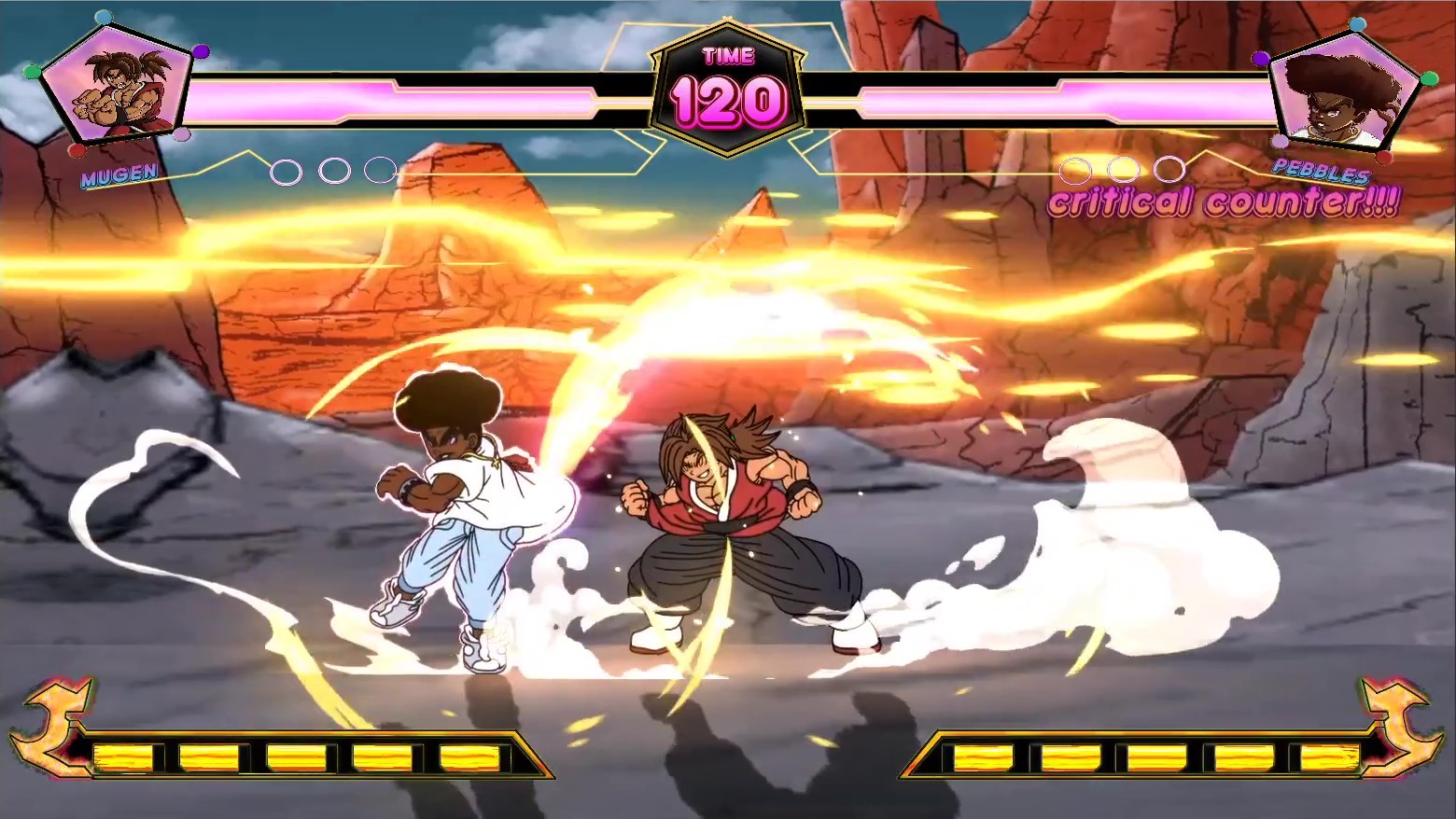Click the teal gem atop Mugen's portrait
Image resolution: width=1456 pixels, height=819 pixels.
pyautogui.click(x=104, y=17)
